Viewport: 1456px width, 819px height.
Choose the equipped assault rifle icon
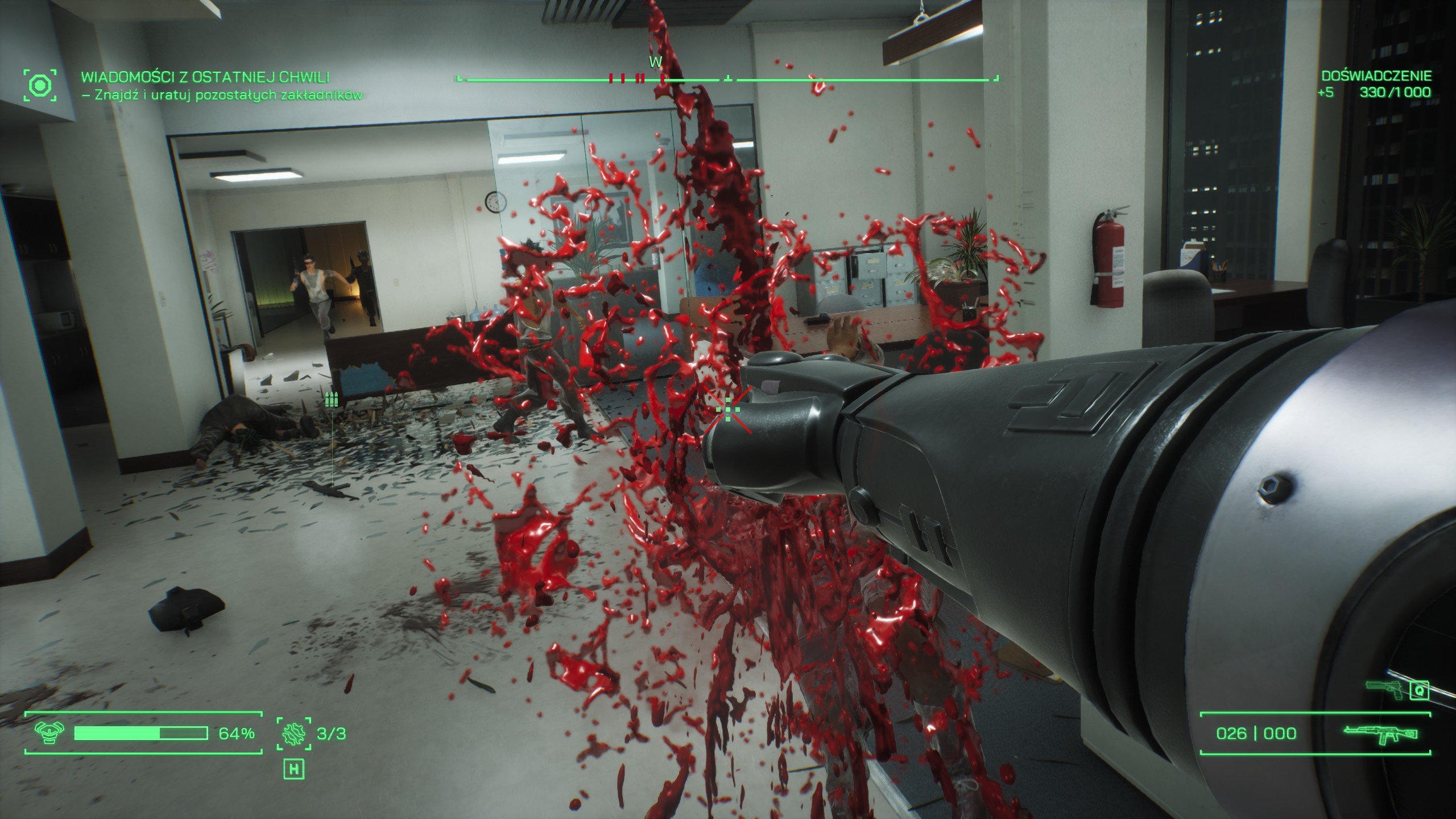[1380, 734]
